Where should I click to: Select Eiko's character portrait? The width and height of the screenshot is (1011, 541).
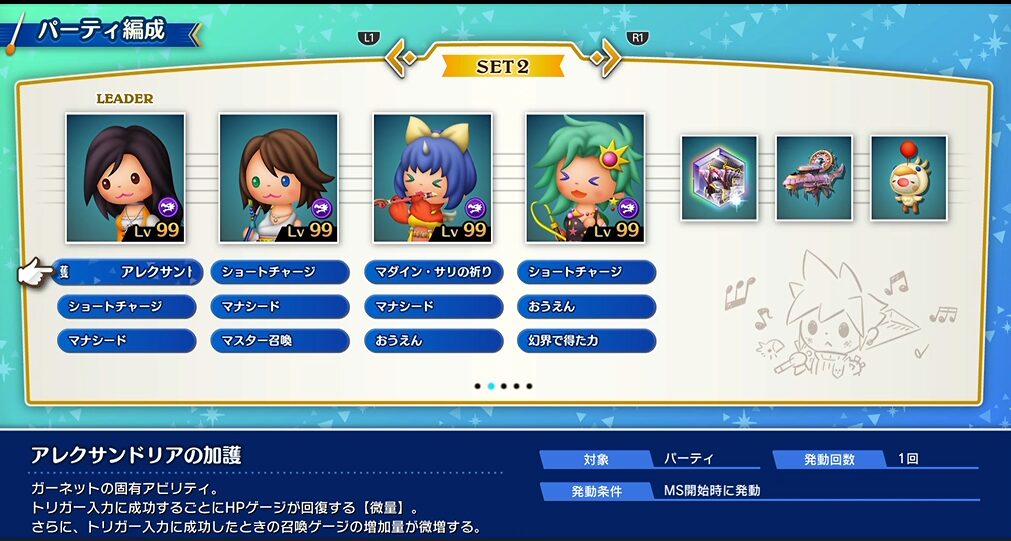pyautogui.click(x=432, y=178)
